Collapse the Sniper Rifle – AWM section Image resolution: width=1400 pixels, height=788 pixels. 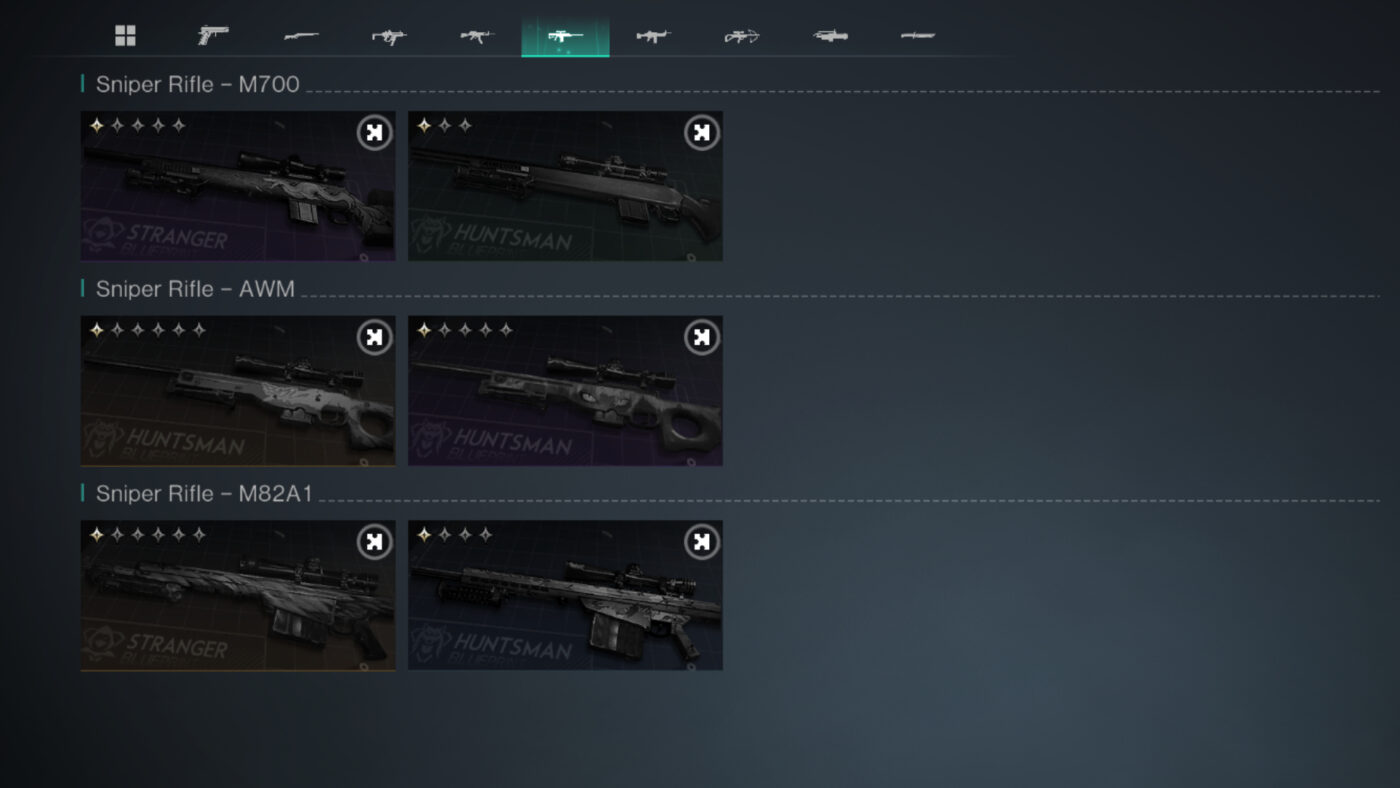195,289
